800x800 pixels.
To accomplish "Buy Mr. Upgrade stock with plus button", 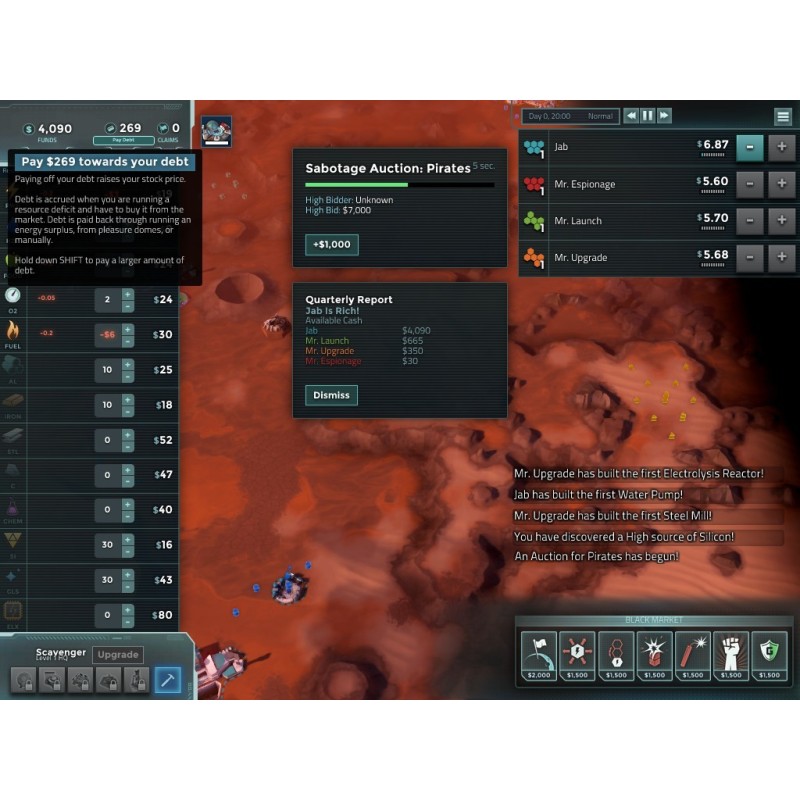I will click(782, 258).
